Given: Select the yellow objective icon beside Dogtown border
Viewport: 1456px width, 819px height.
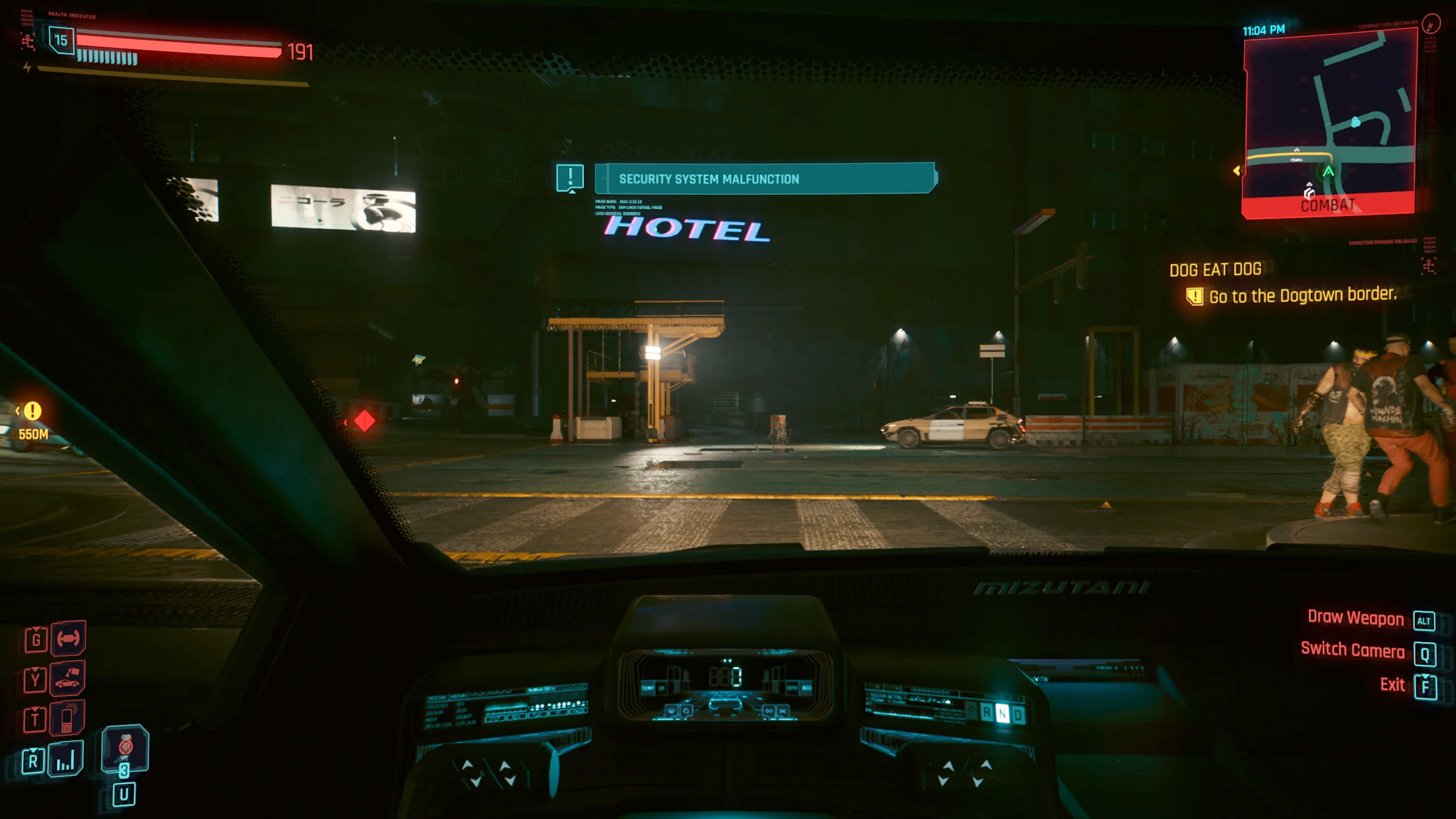Looking at the screenshot, I should coord(1194,296).
